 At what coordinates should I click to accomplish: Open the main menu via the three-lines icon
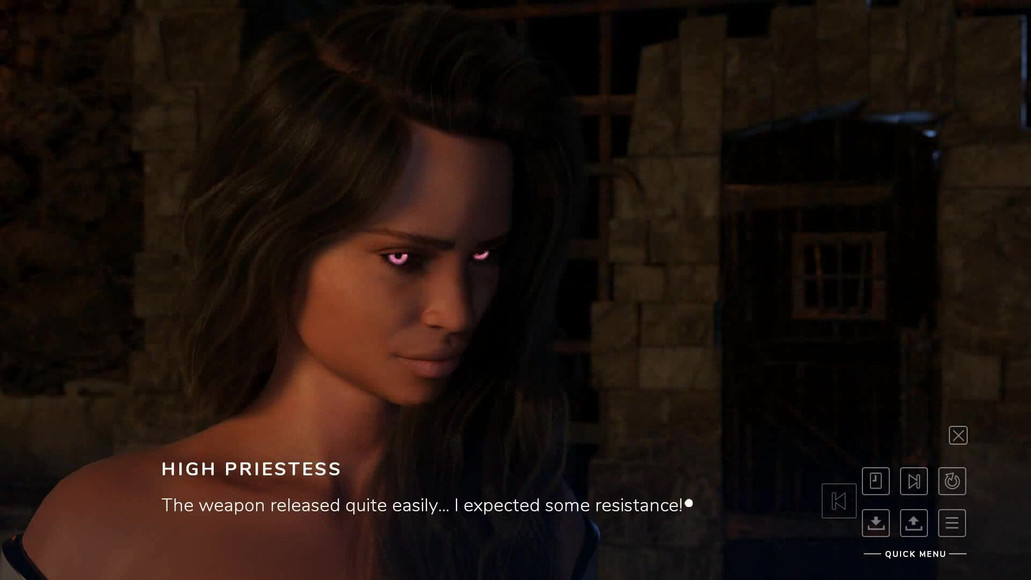(952, 522)
